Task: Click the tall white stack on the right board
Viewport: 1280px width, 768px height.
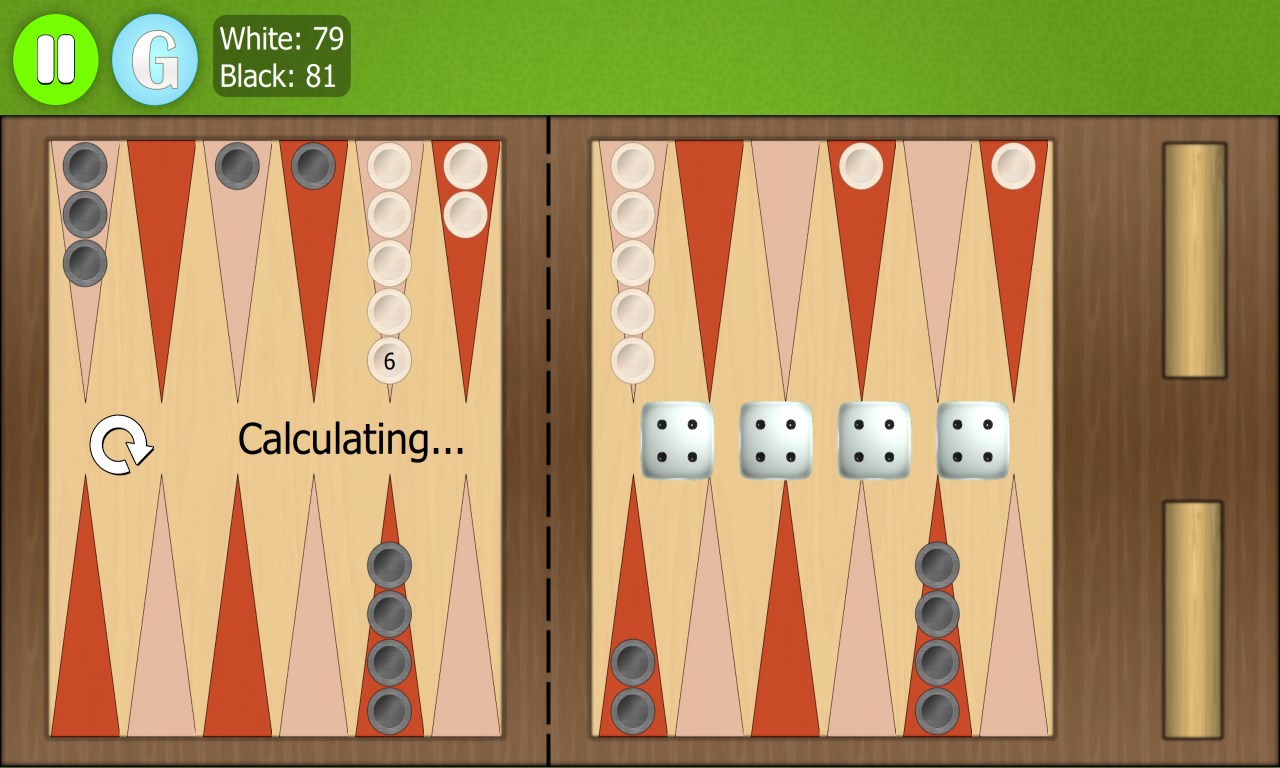Action: [632, 260]
